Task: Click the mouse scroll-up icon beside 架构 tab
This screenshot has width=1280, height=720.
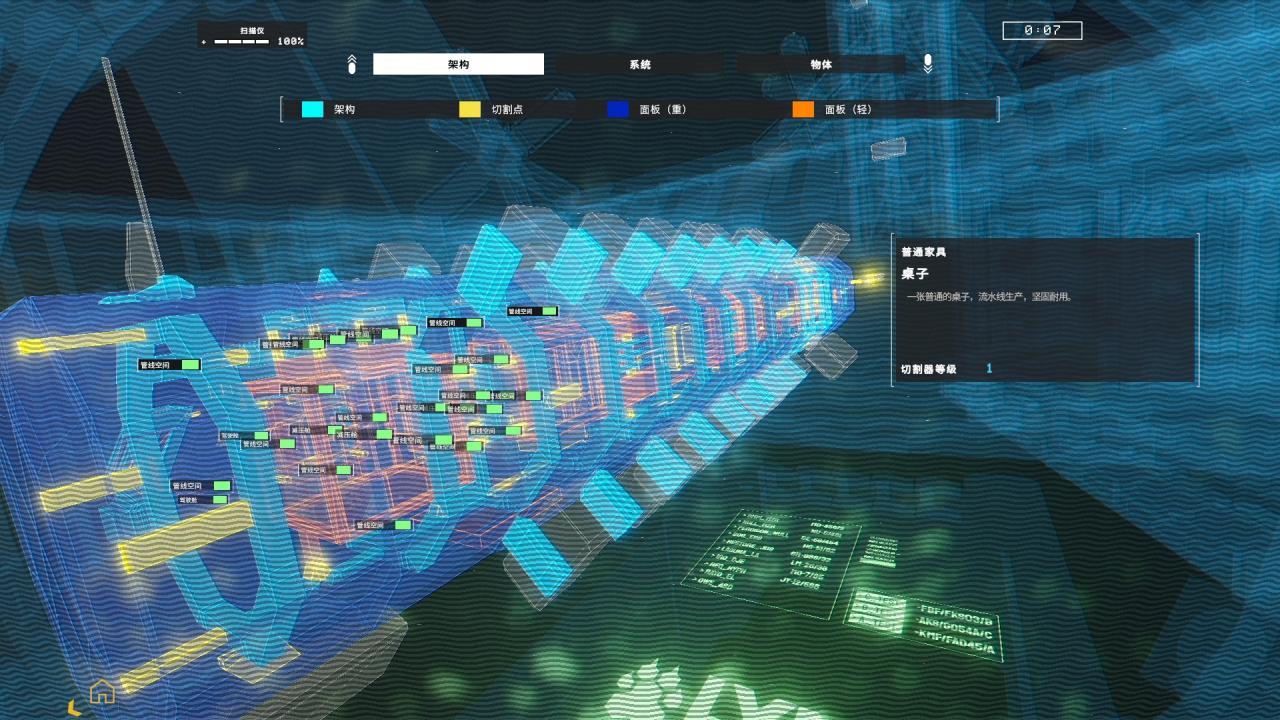Action: point(351,63)
